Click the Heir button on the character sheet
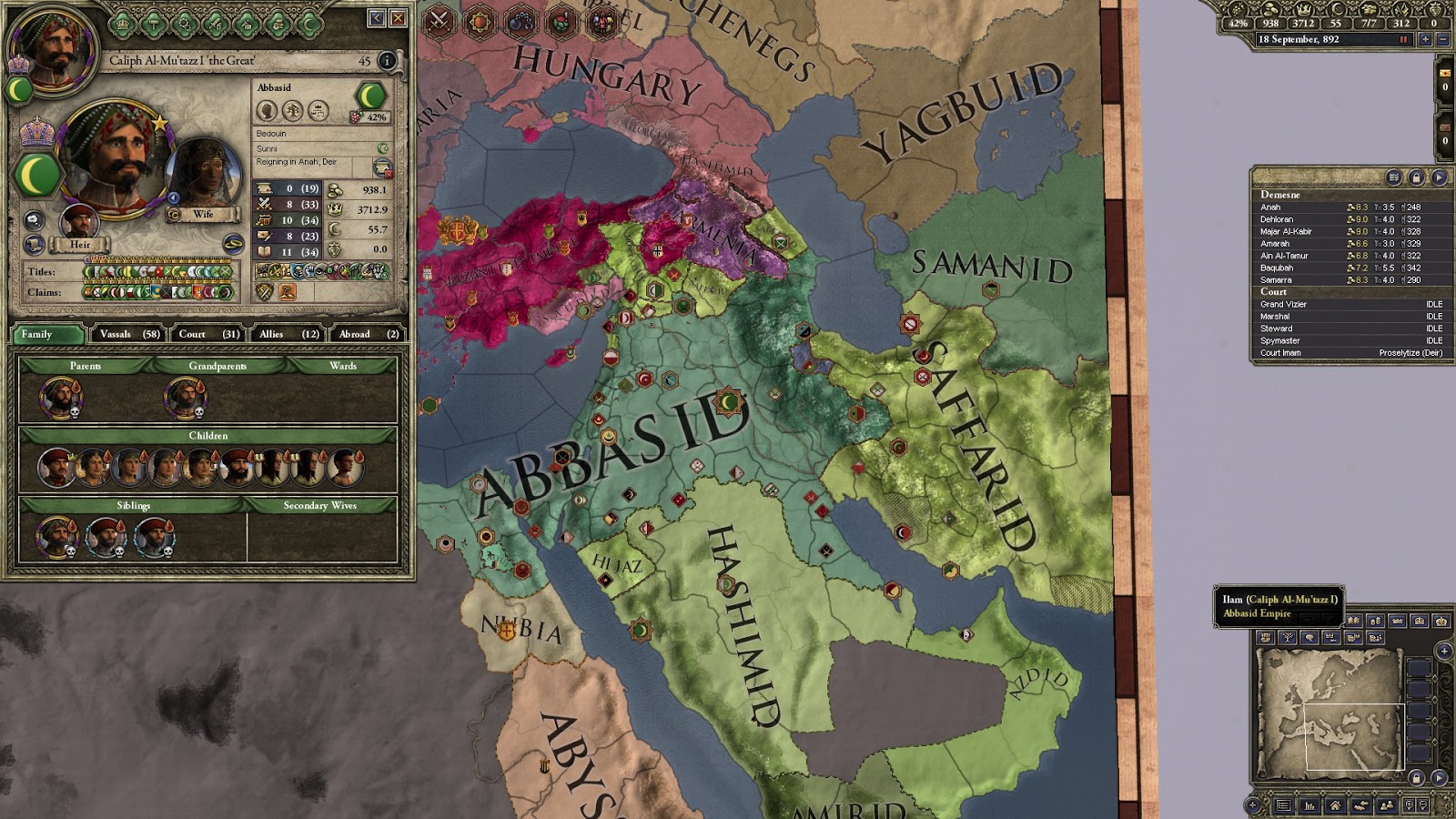 [x=82, y=244]
